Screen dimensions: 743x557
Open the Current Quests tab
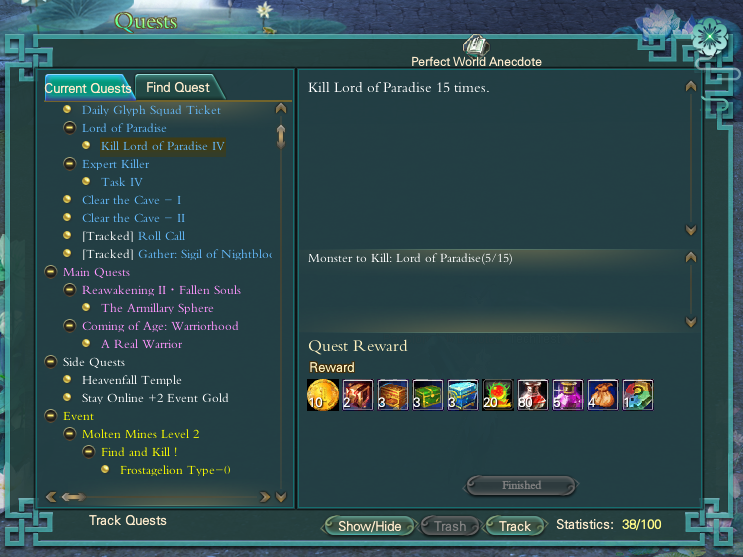(x=88, y=89)
